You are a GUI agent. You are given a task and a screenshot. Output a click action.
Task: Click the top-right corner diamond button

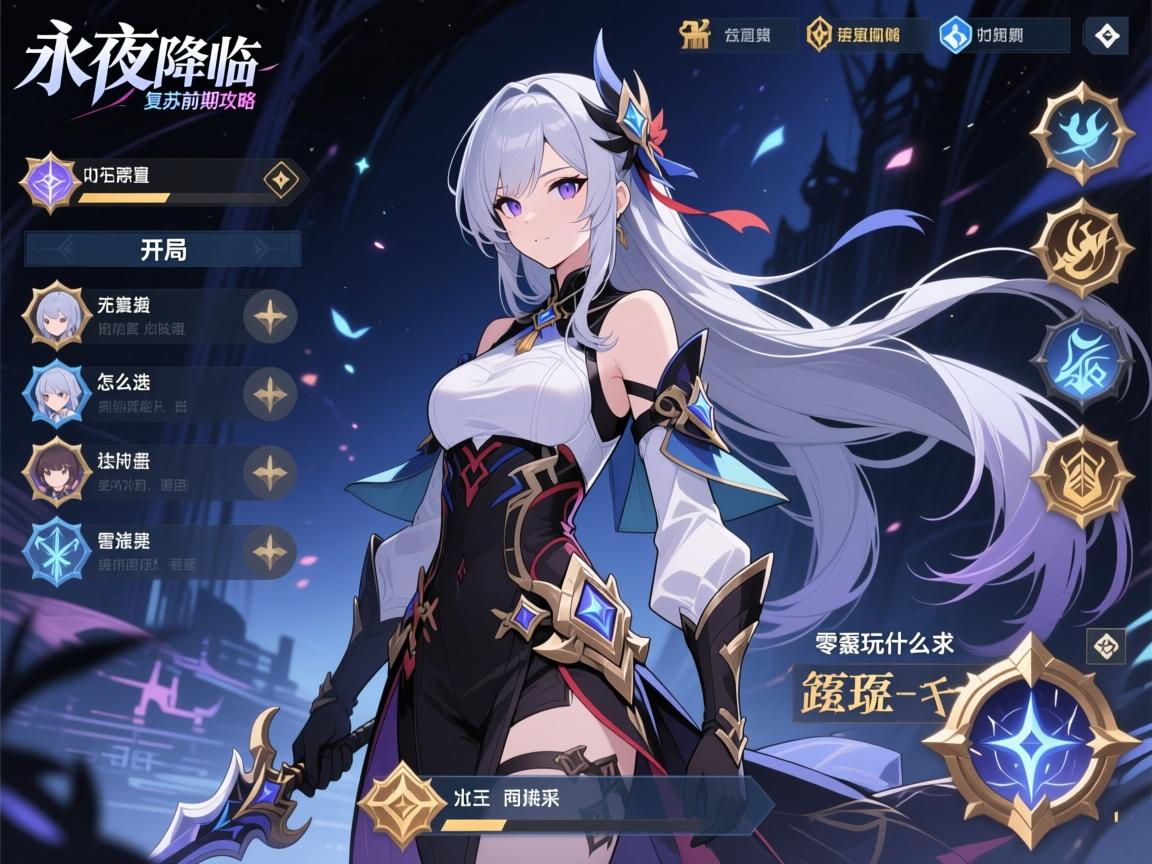click(x=1107, y=36)
